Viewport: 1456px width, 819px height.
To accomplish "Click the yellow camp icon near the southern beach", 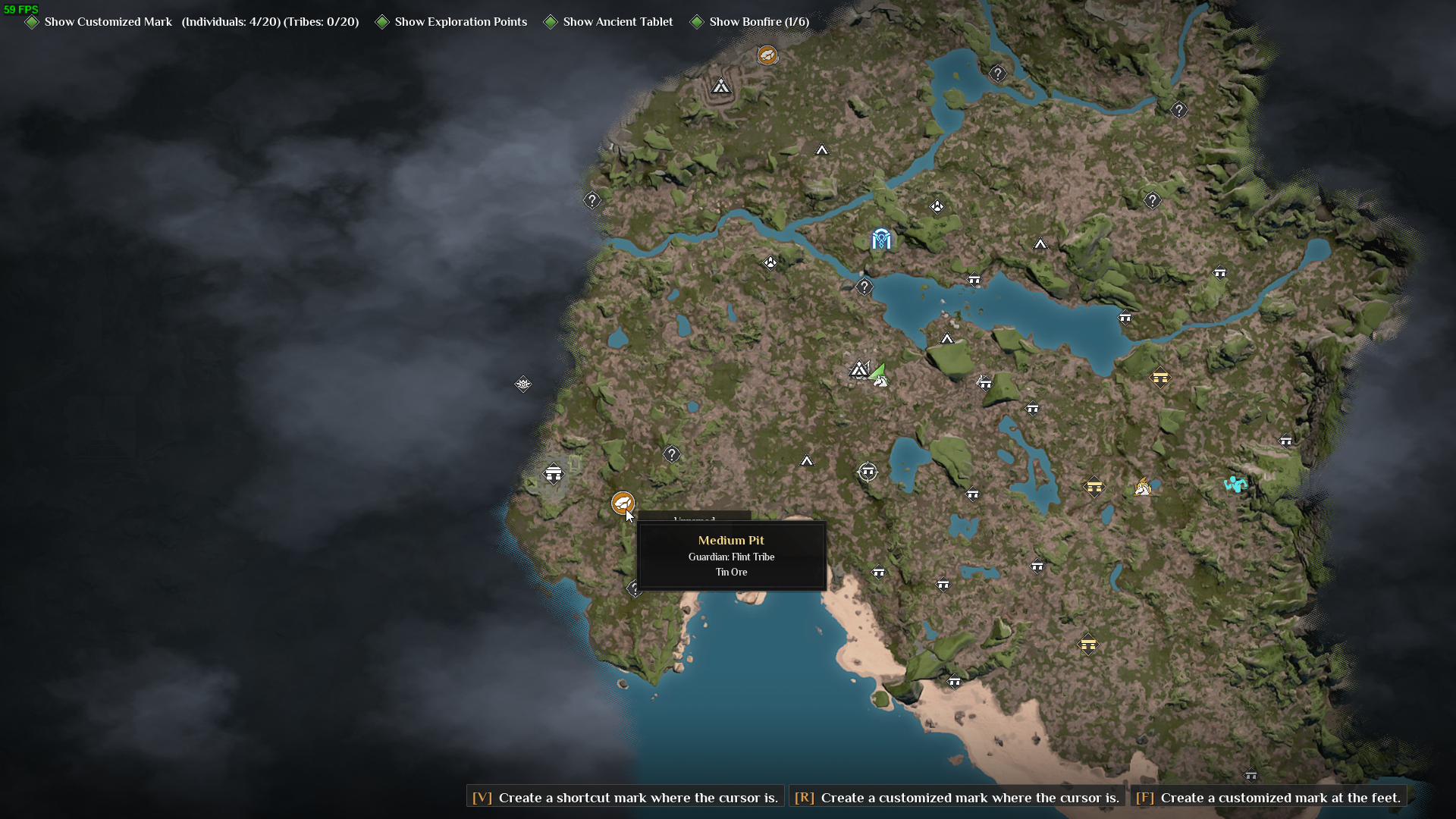I will (1090, 645).
